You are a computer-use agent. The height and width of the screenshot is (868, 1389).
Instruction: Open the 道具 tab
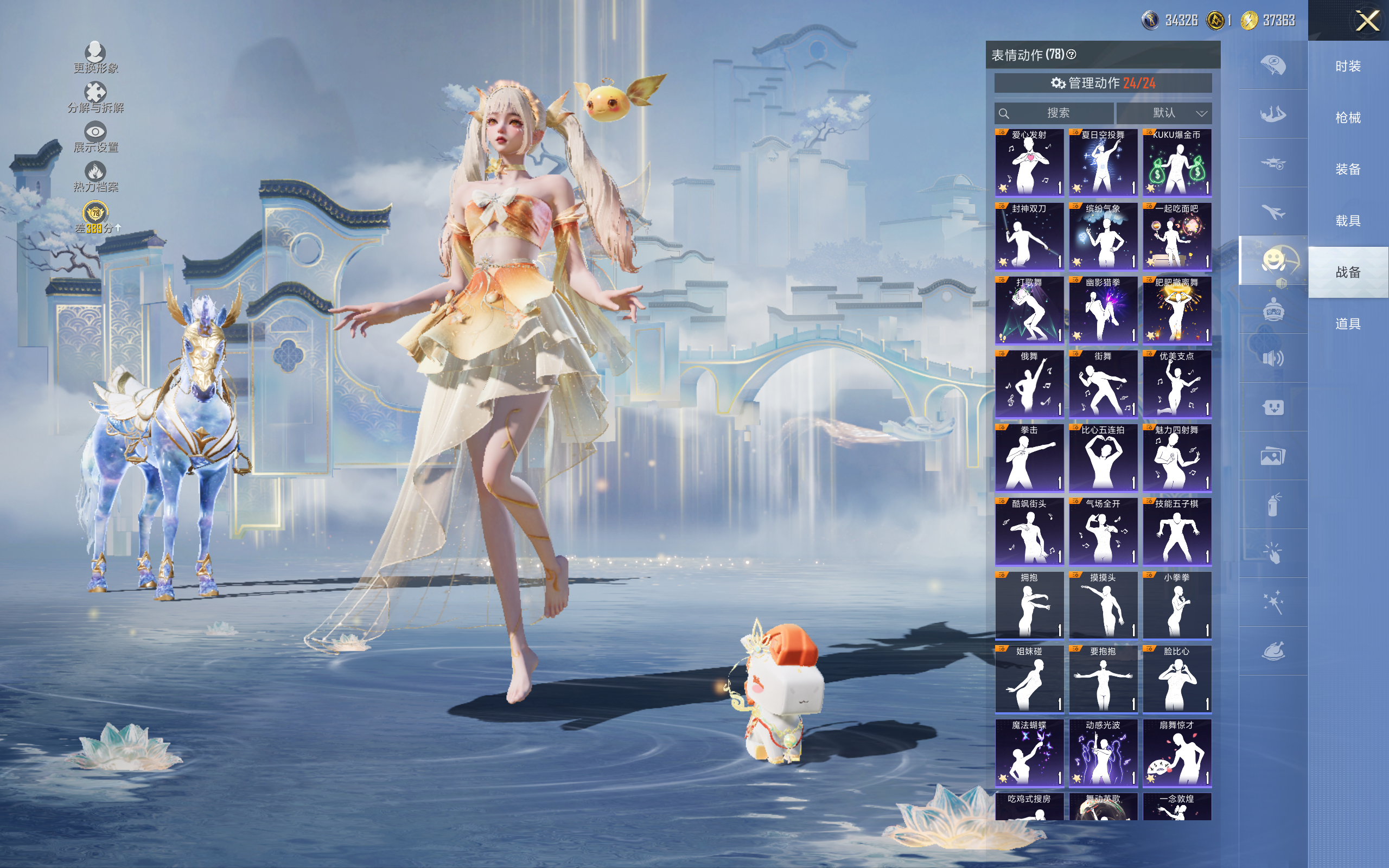pos(1348,324)
